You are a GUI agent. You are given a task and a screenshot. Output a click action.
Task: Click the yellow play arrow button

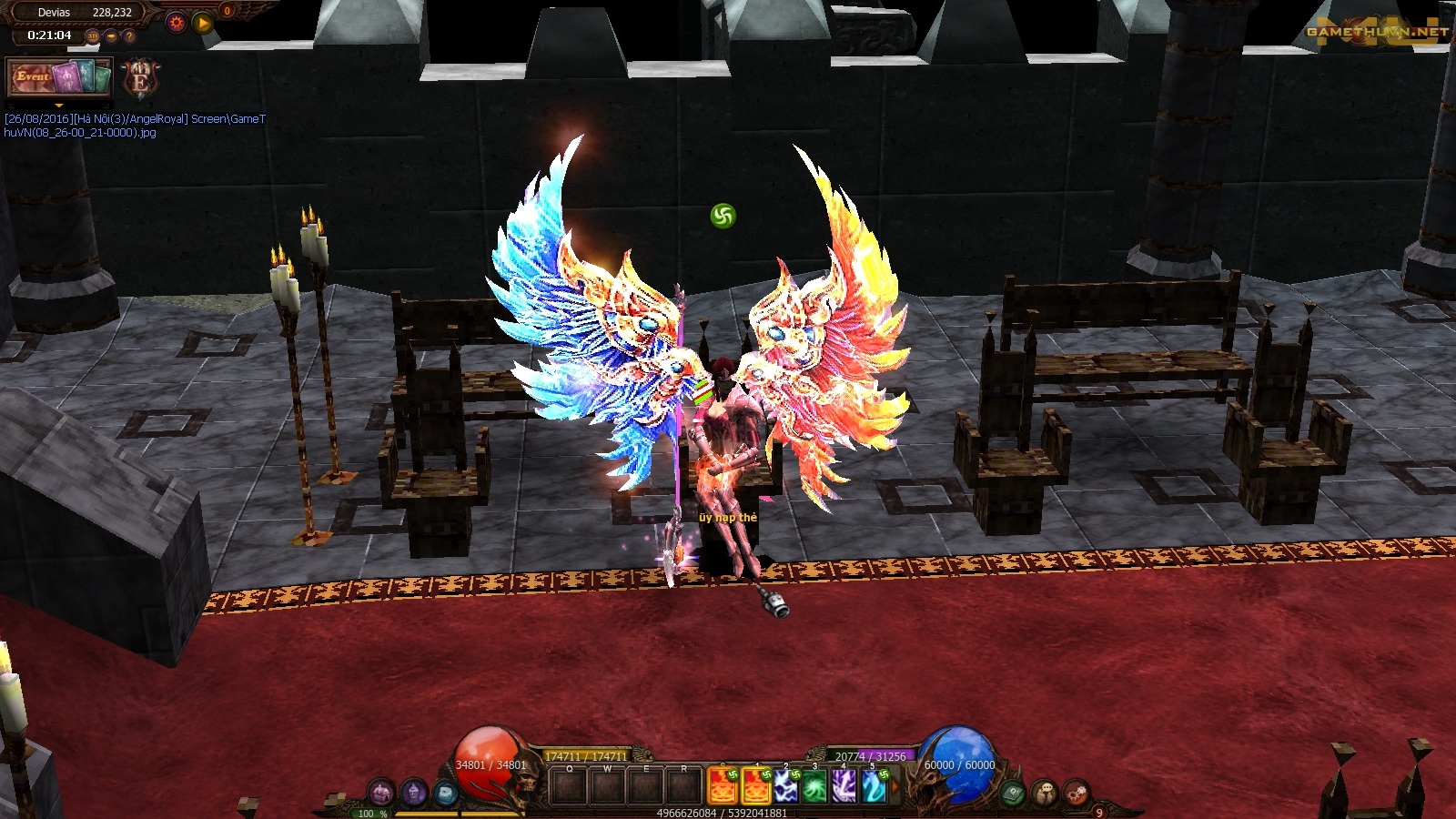pos(203,23)
